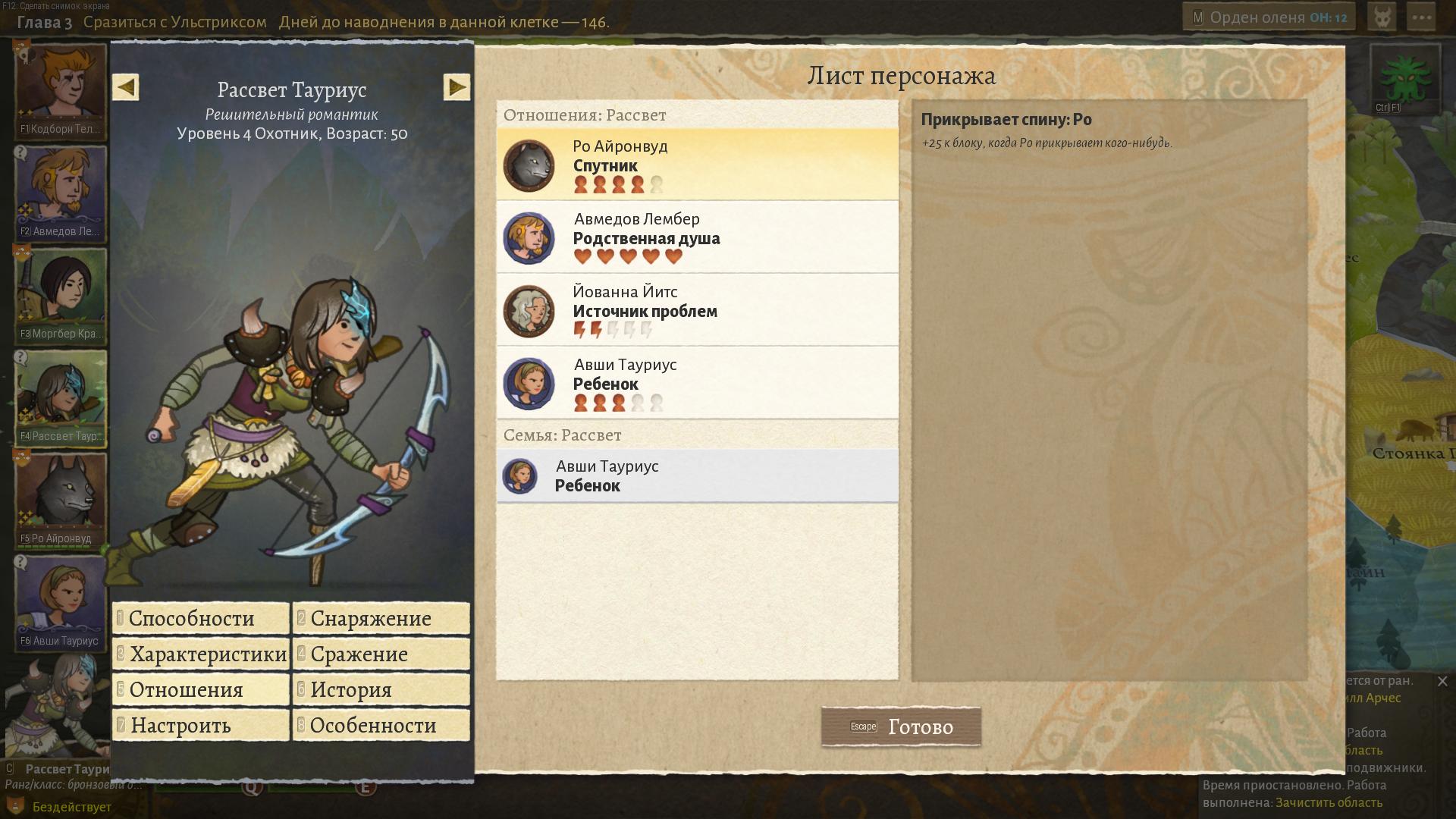Open the История tab
This screenshot has height=819, width=1456.
click(x=381, y=689)
